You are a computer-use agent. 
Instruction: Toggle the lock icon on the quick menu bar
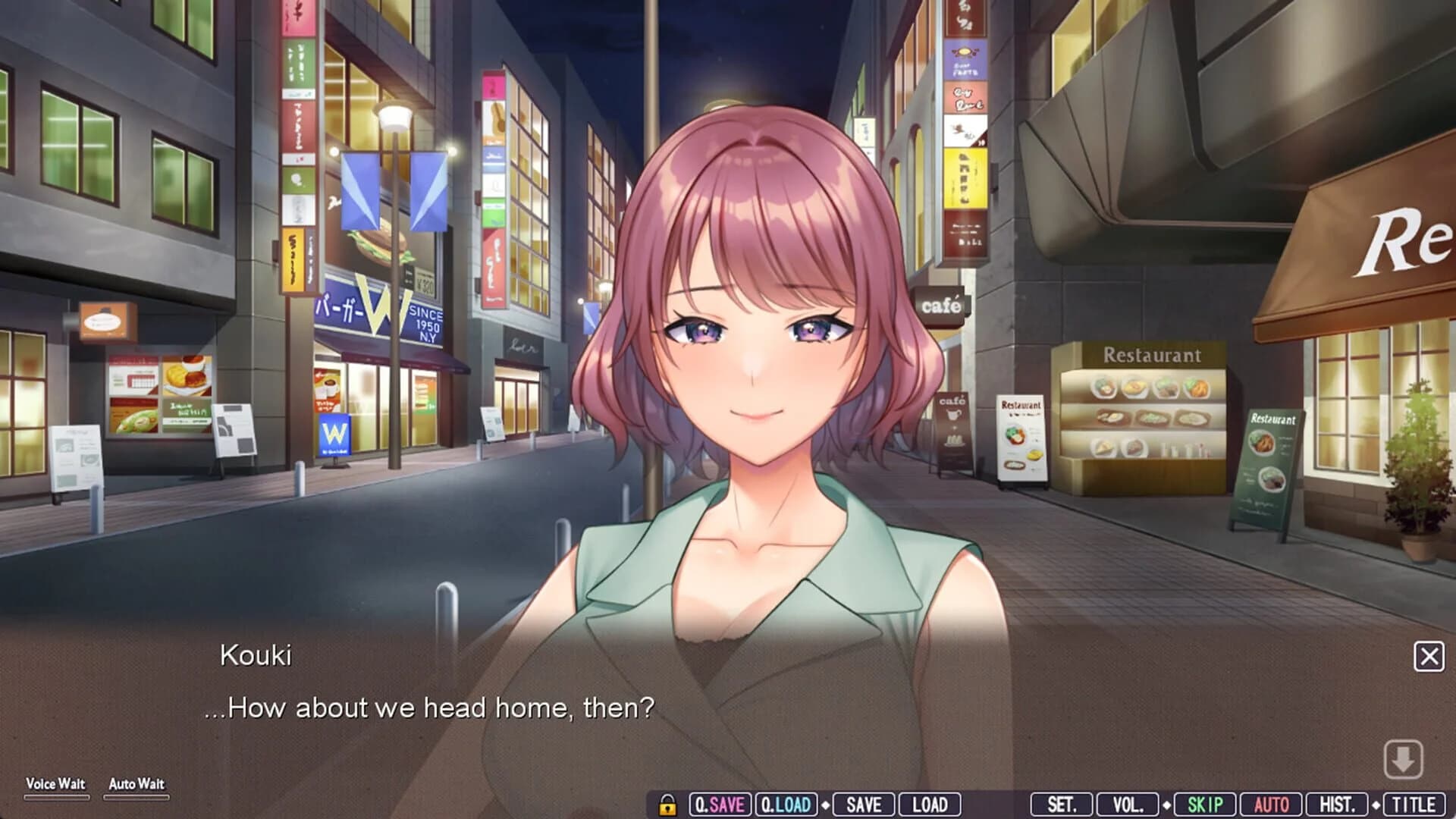click(667, 804)
